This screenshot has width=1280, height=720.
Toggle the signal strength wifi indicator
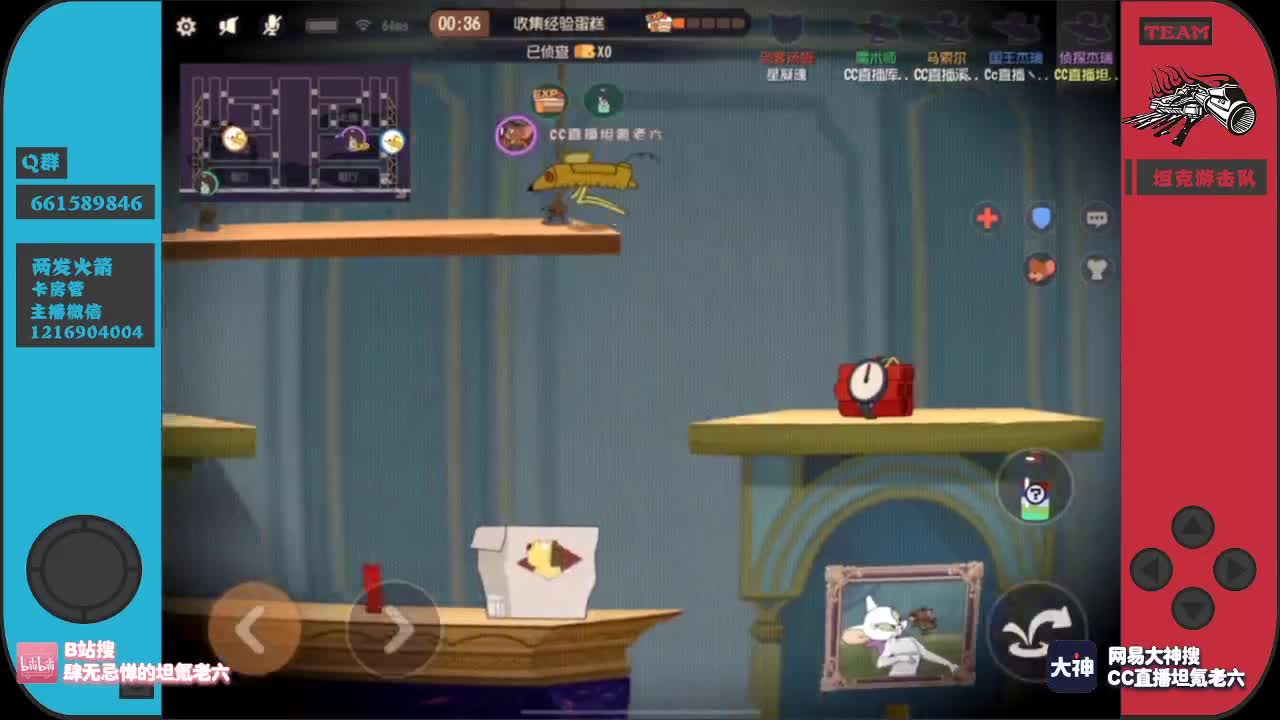363,25
